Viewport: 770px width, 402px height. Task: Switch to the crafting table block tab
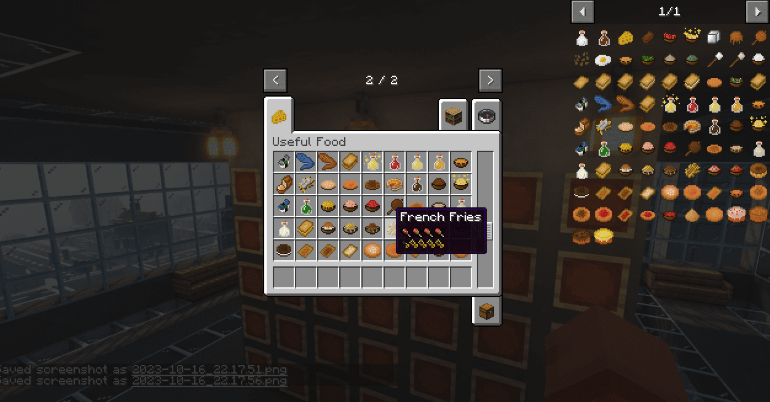[454, 115]
